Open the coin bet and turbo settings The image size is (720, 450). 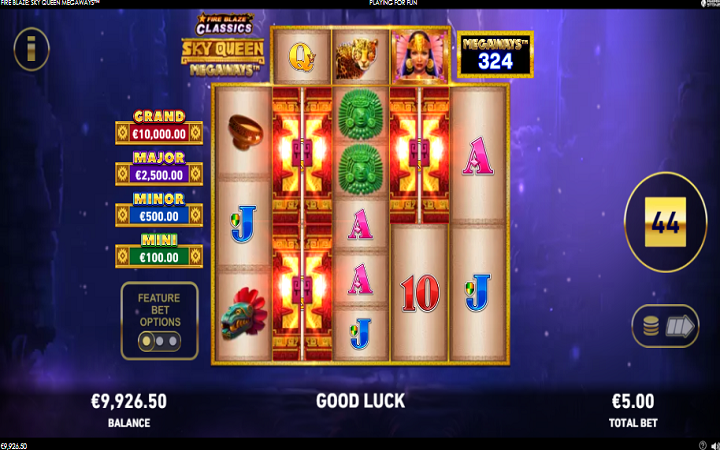(x=665, y=326)
